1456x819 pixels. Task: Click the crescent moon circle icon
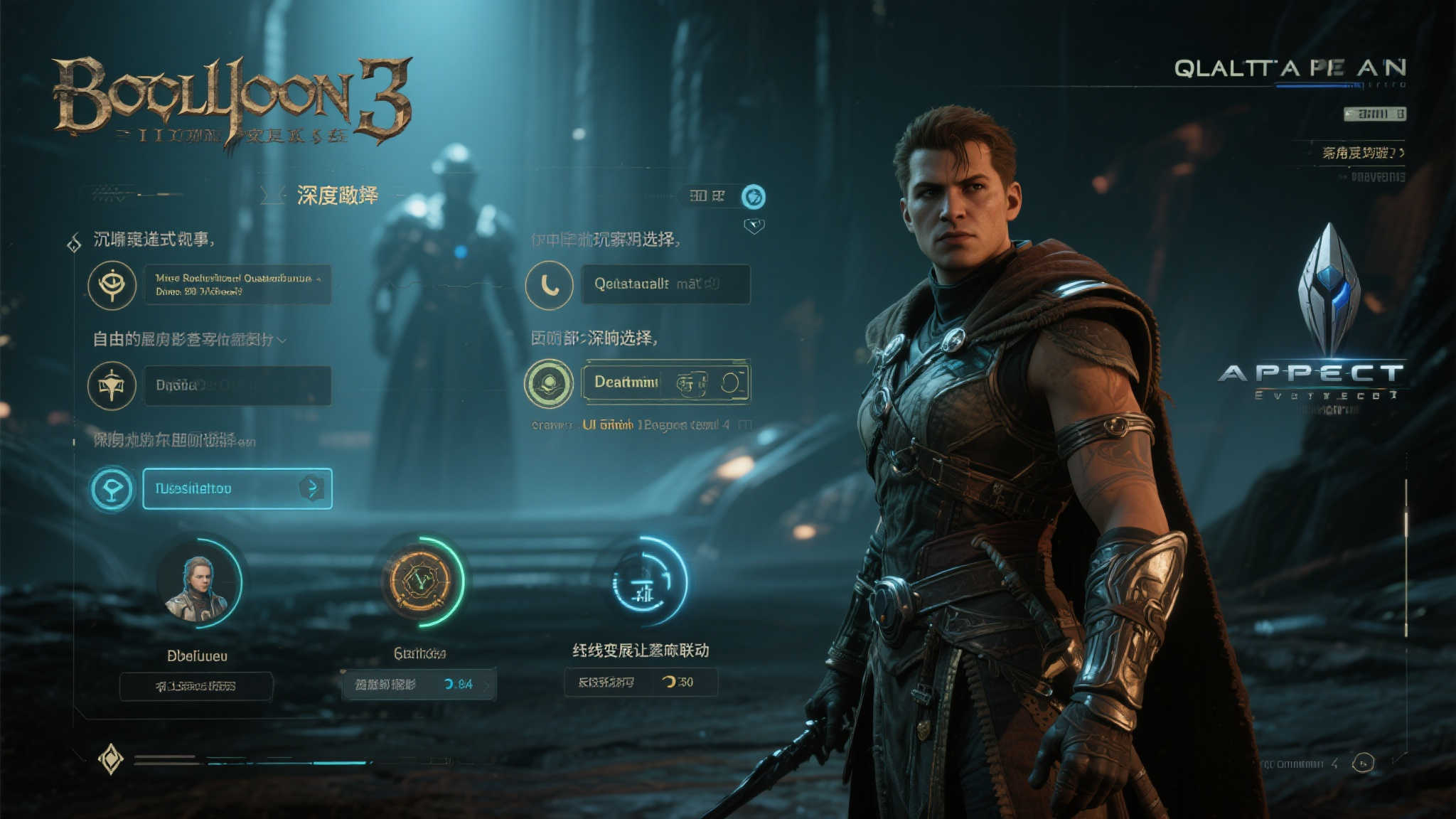pos(549,285)
